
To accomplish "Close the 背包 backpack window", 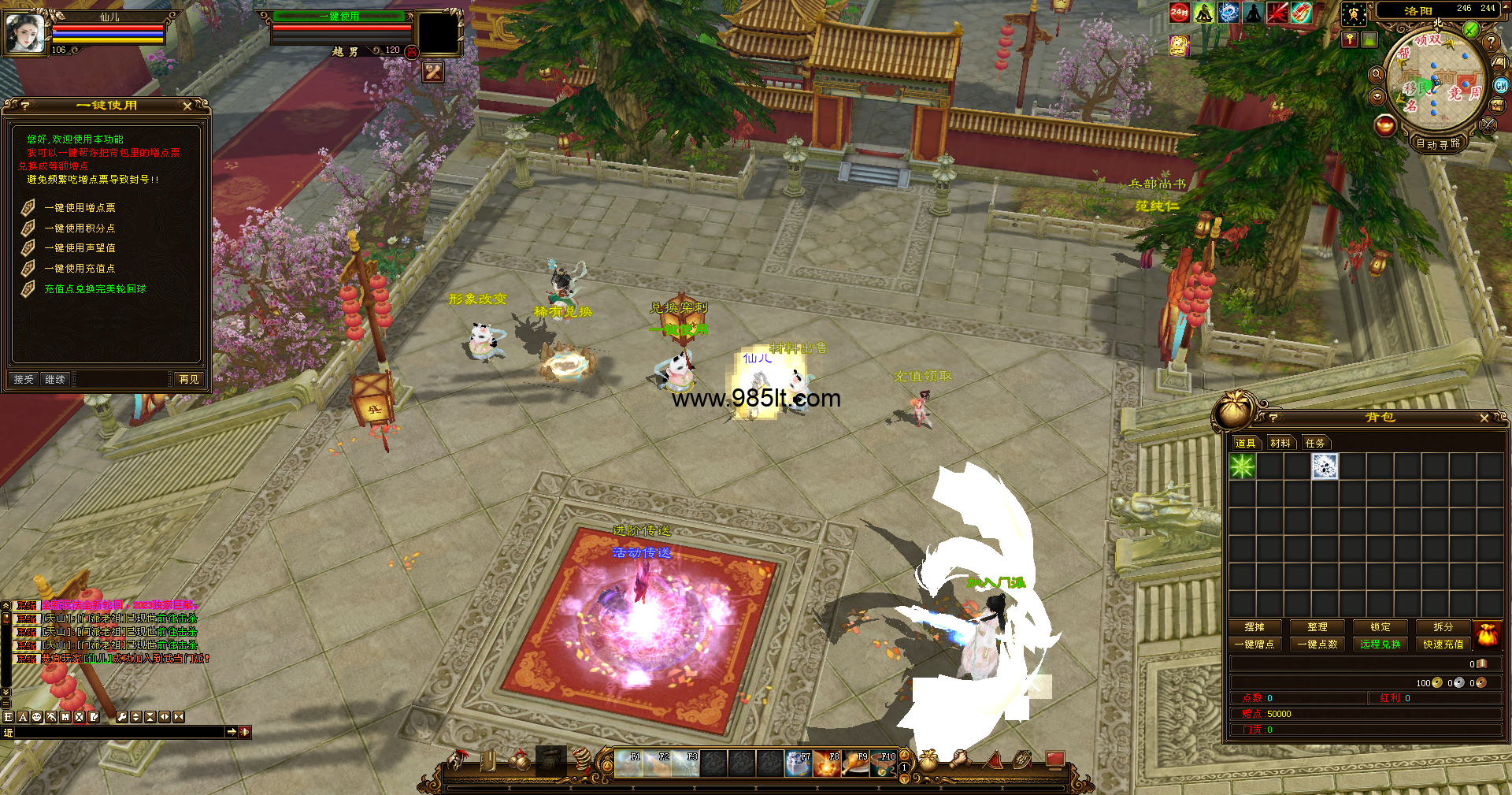I will coord(1484,418).
